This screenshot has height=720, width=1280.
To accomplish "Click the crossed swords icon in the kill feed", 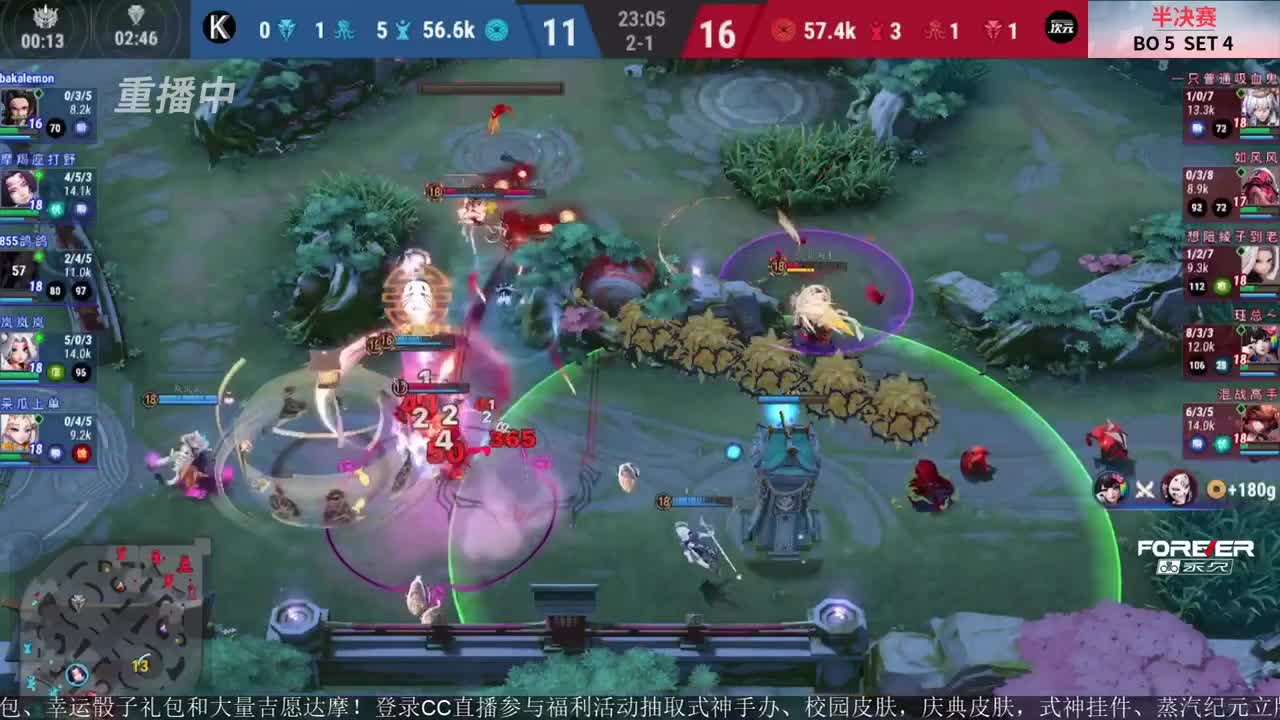I will tap(1146, 488).
